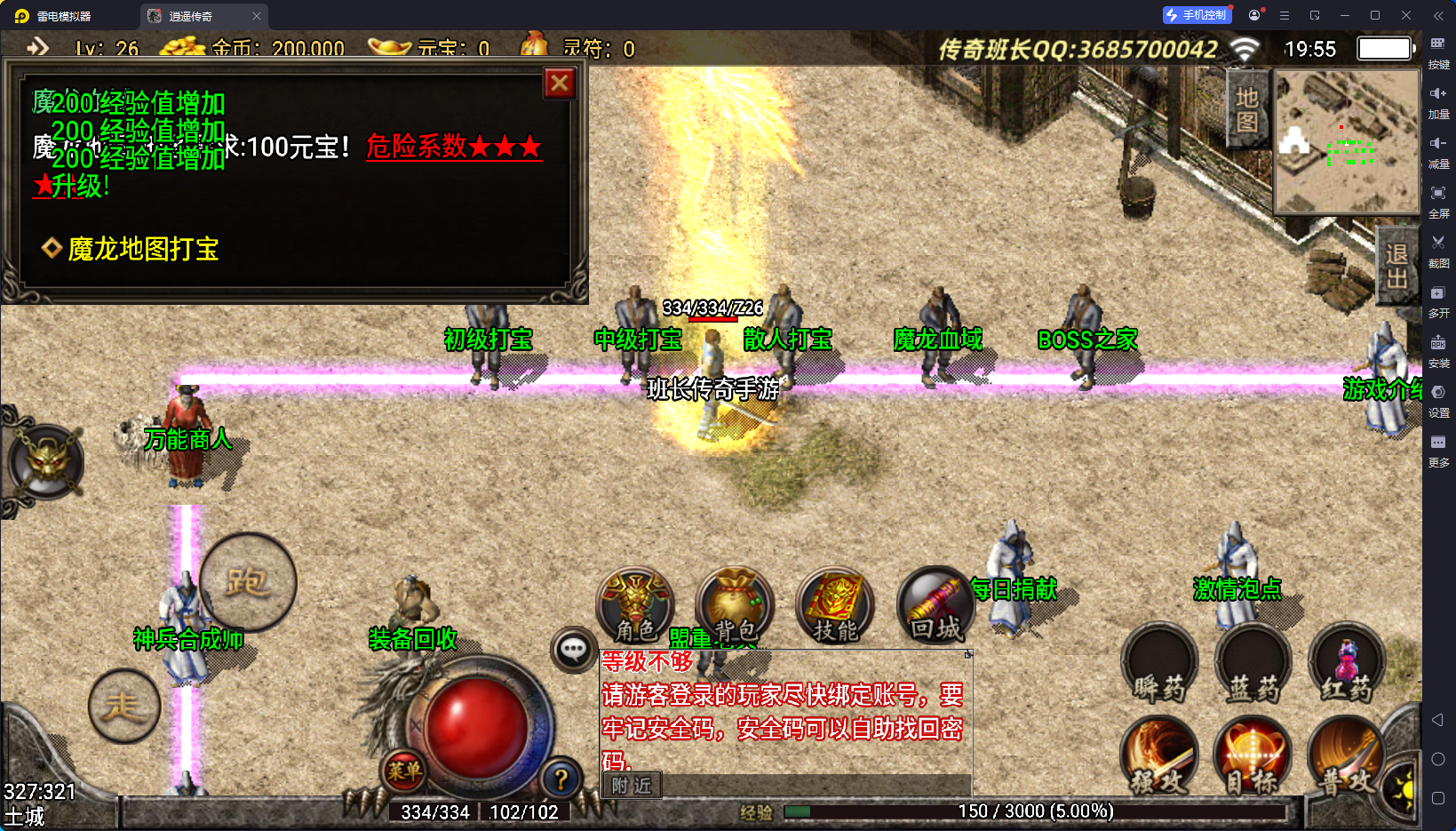Select the 目标 target button
Screen dimensions: 1456x831
point(1253,757)
